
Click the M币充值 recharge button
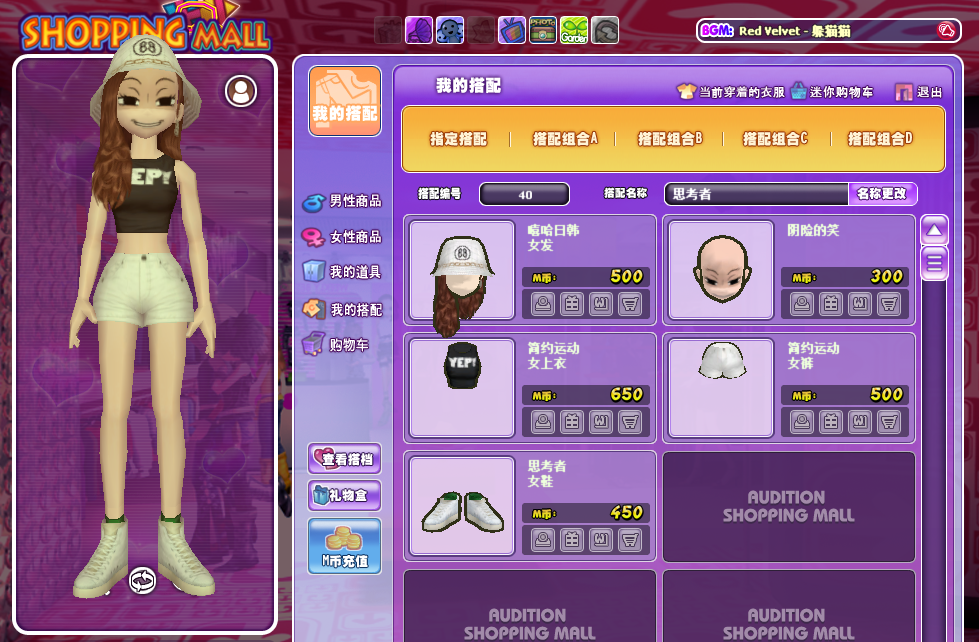click(344, 546)
